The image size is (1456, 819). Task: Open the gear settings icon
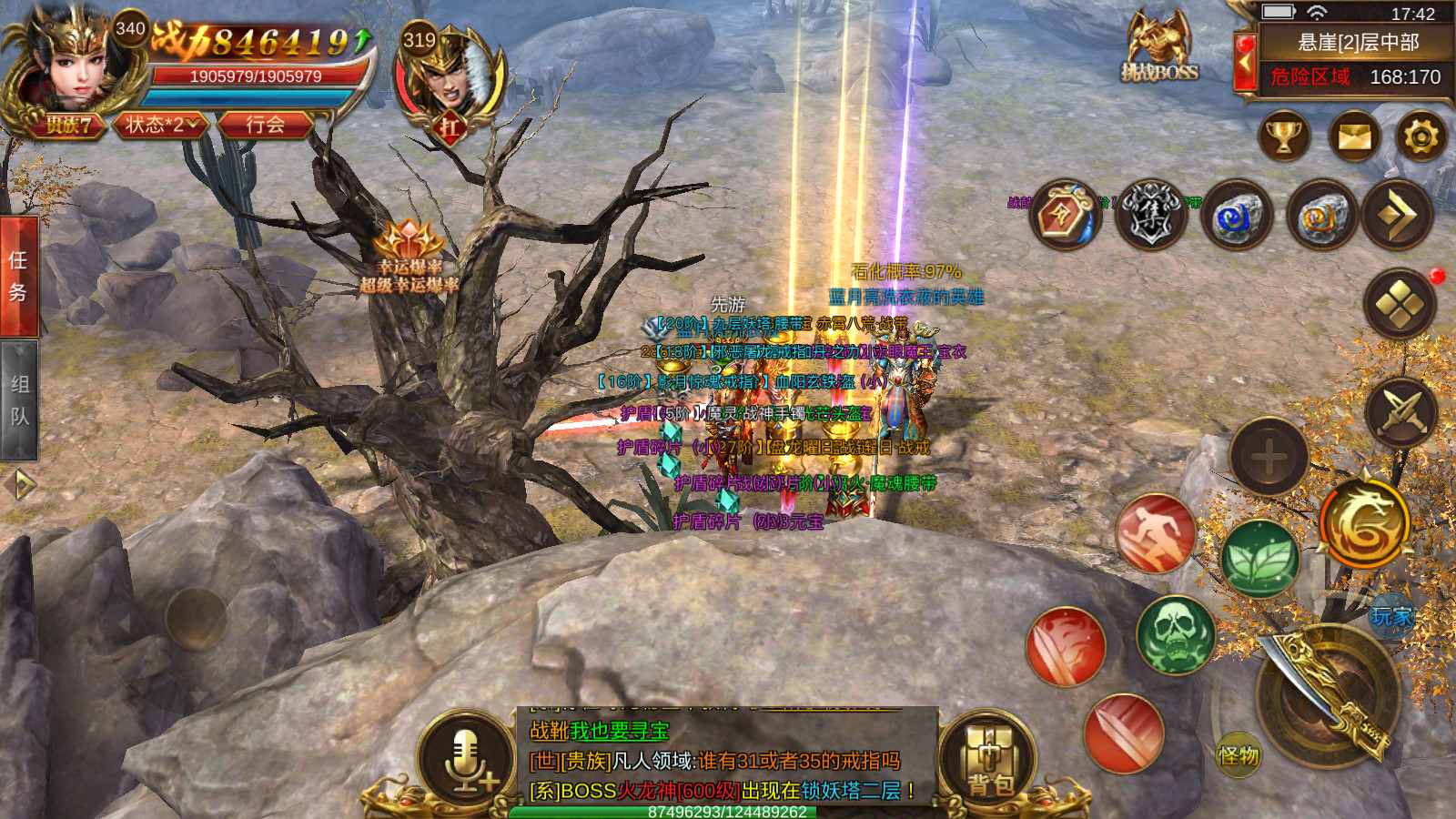pyautogui.click(x=1421, y=137)
